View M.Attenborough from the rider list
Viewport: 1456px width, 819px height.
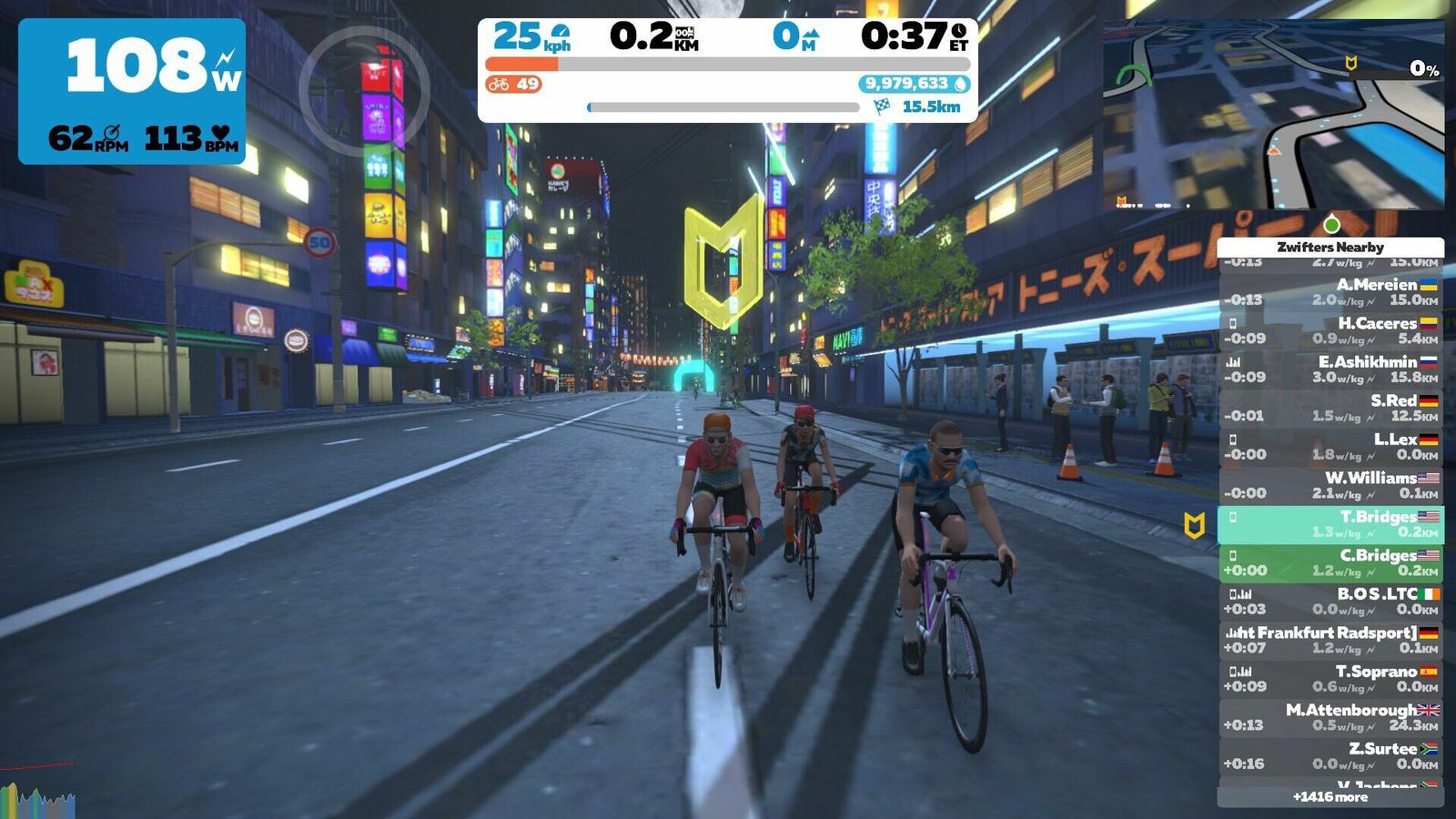[1330, 717]
